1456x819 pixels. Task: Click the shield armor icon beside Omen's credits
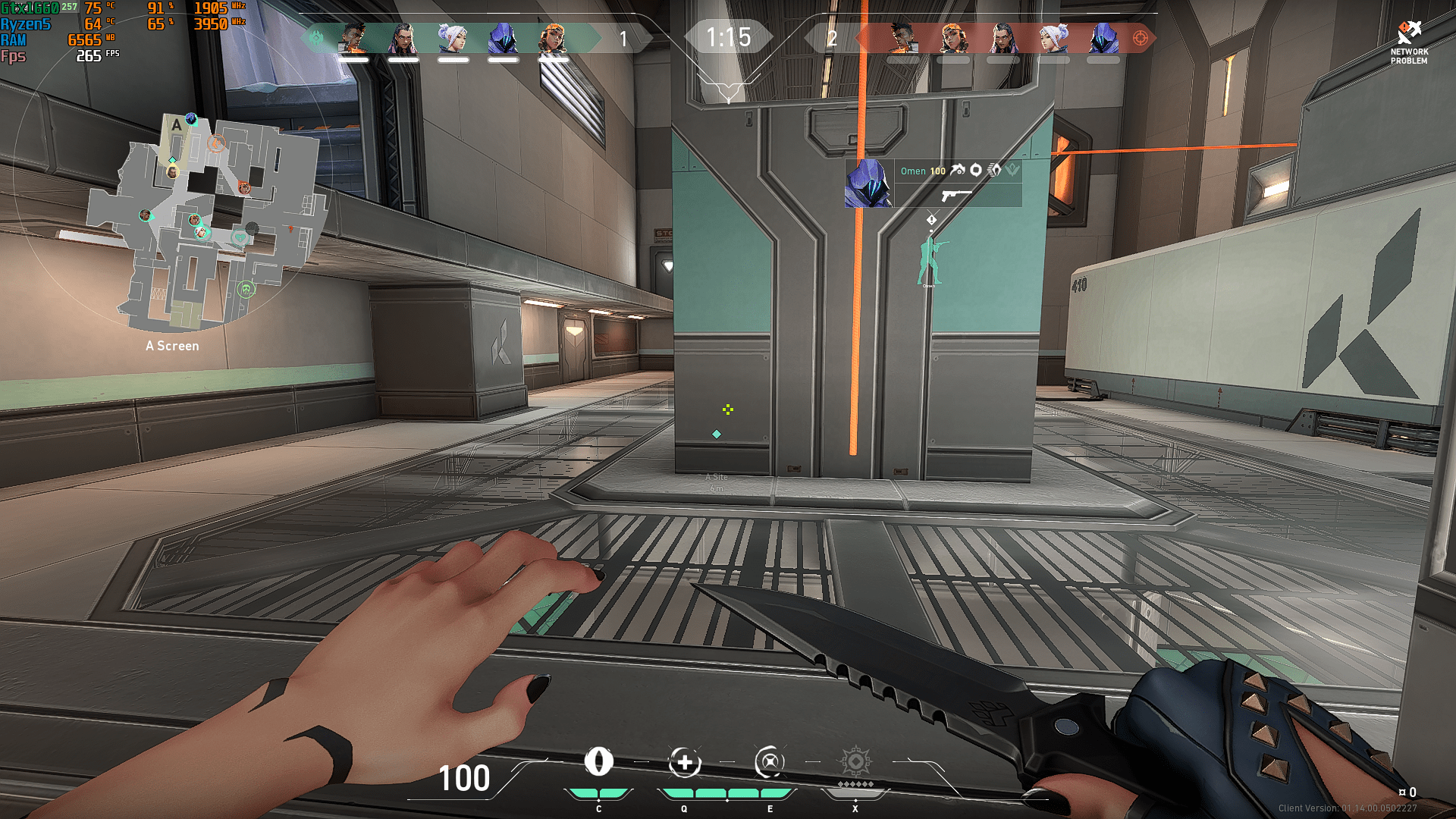[976, 171]
